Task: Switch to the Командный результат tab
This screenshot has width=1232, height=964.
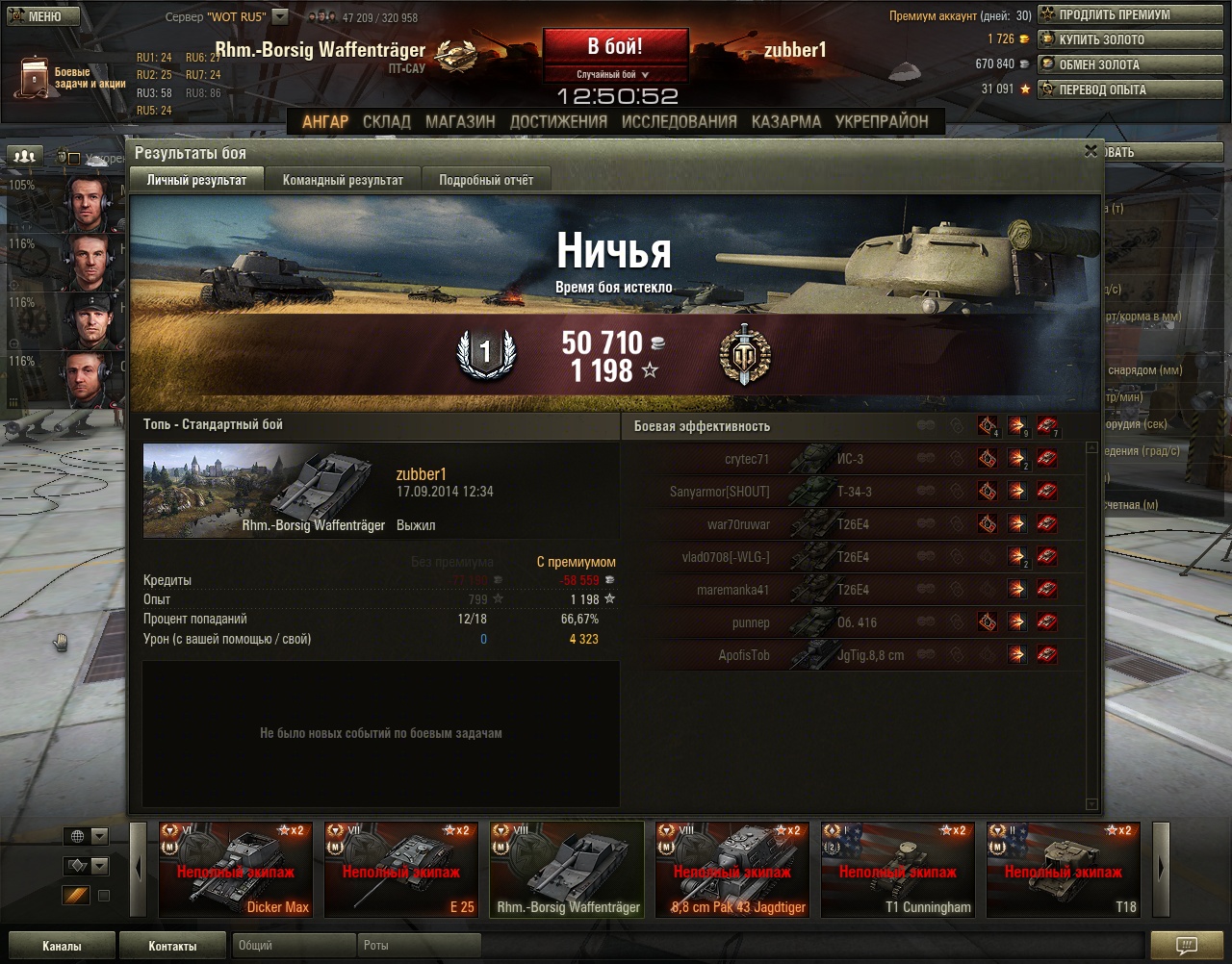Action: (343, 180)
